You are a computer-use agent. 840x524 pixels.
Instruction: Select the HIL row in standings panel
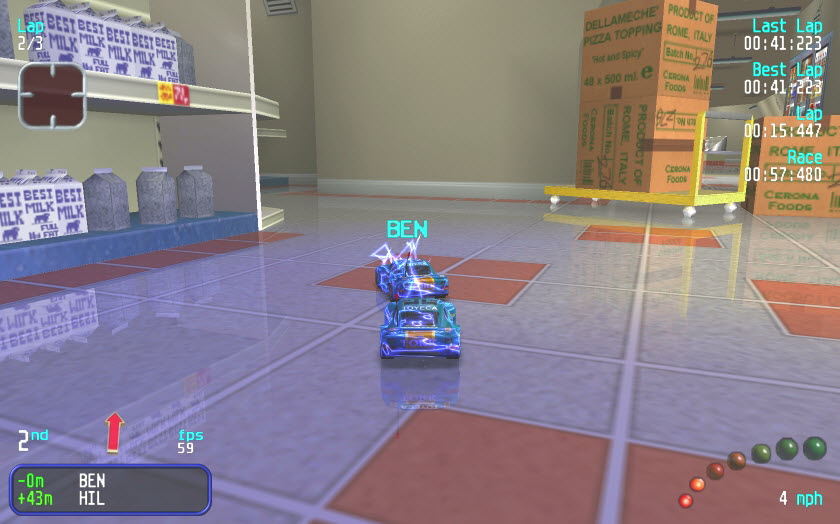pos(110,497)
